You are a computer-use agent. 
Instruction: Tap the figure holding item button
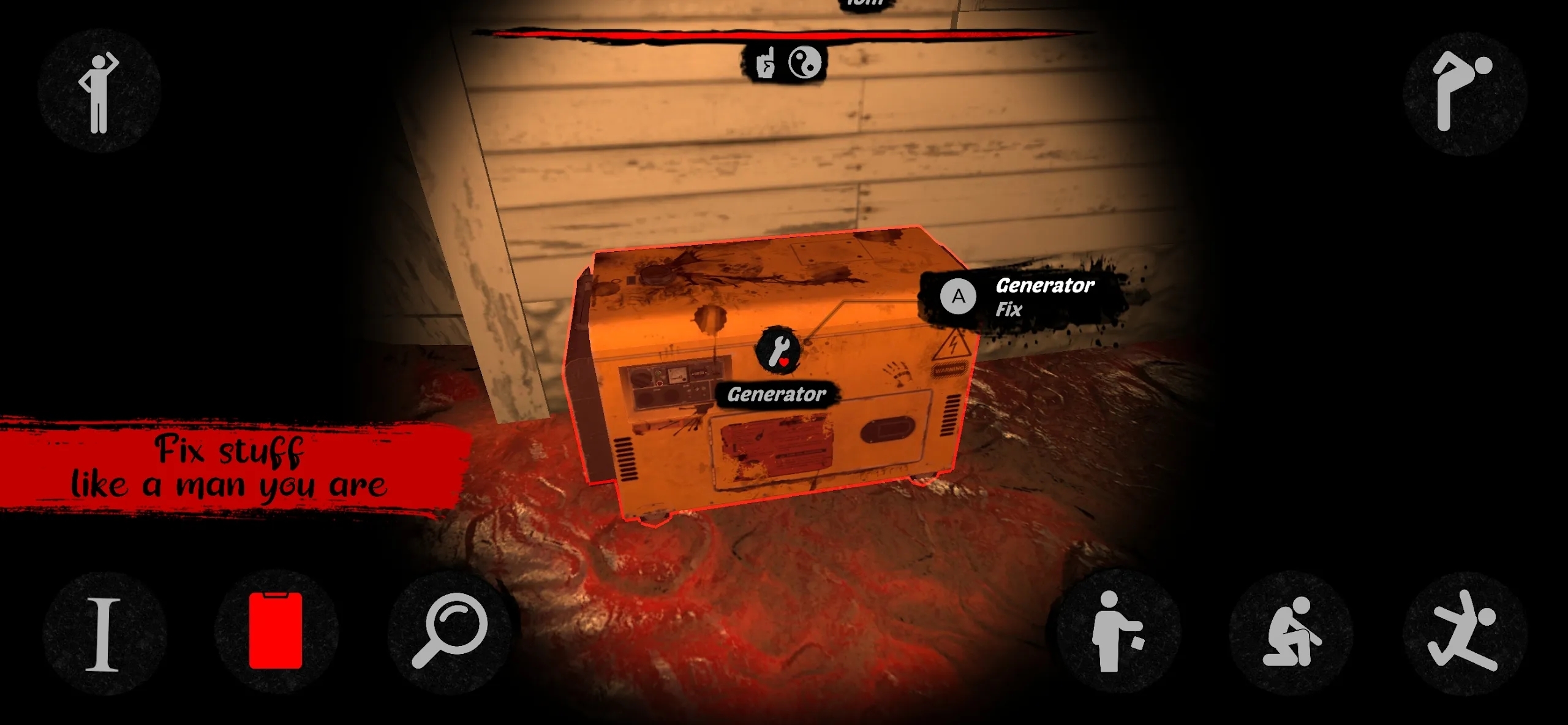(1115, 632)
